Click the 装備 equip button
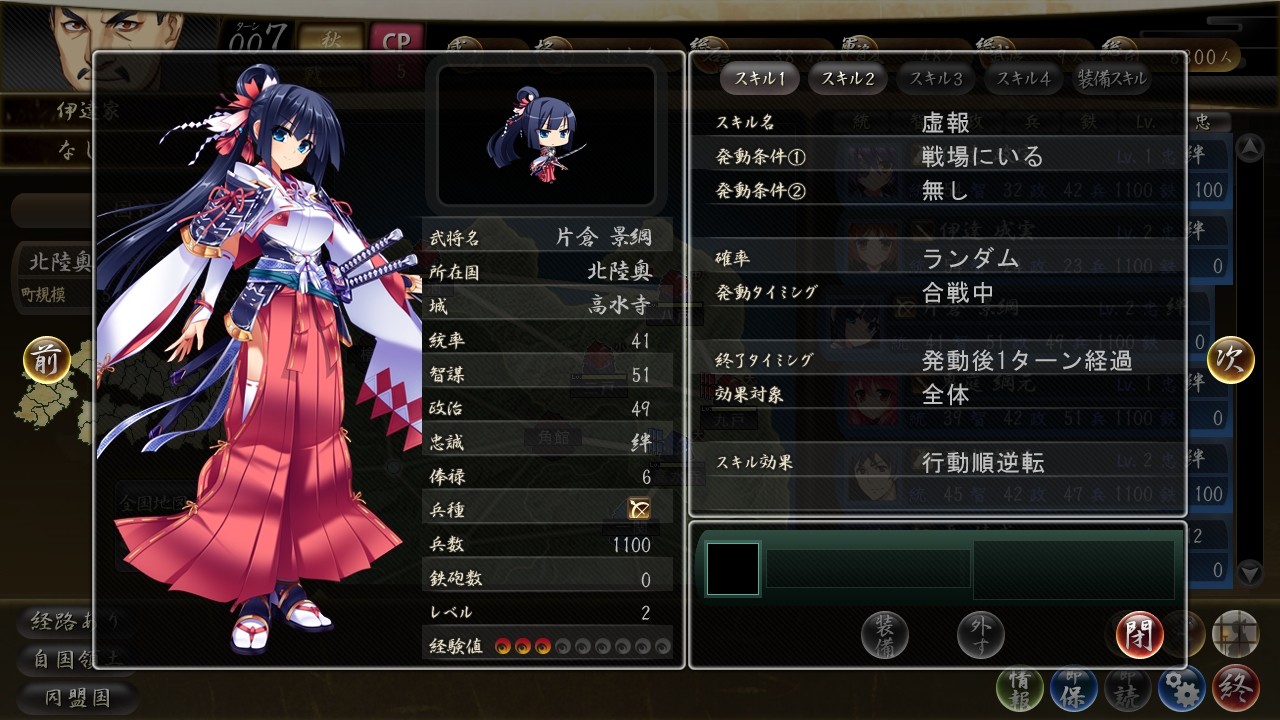 pyautogui.click(x=885, y=633)
